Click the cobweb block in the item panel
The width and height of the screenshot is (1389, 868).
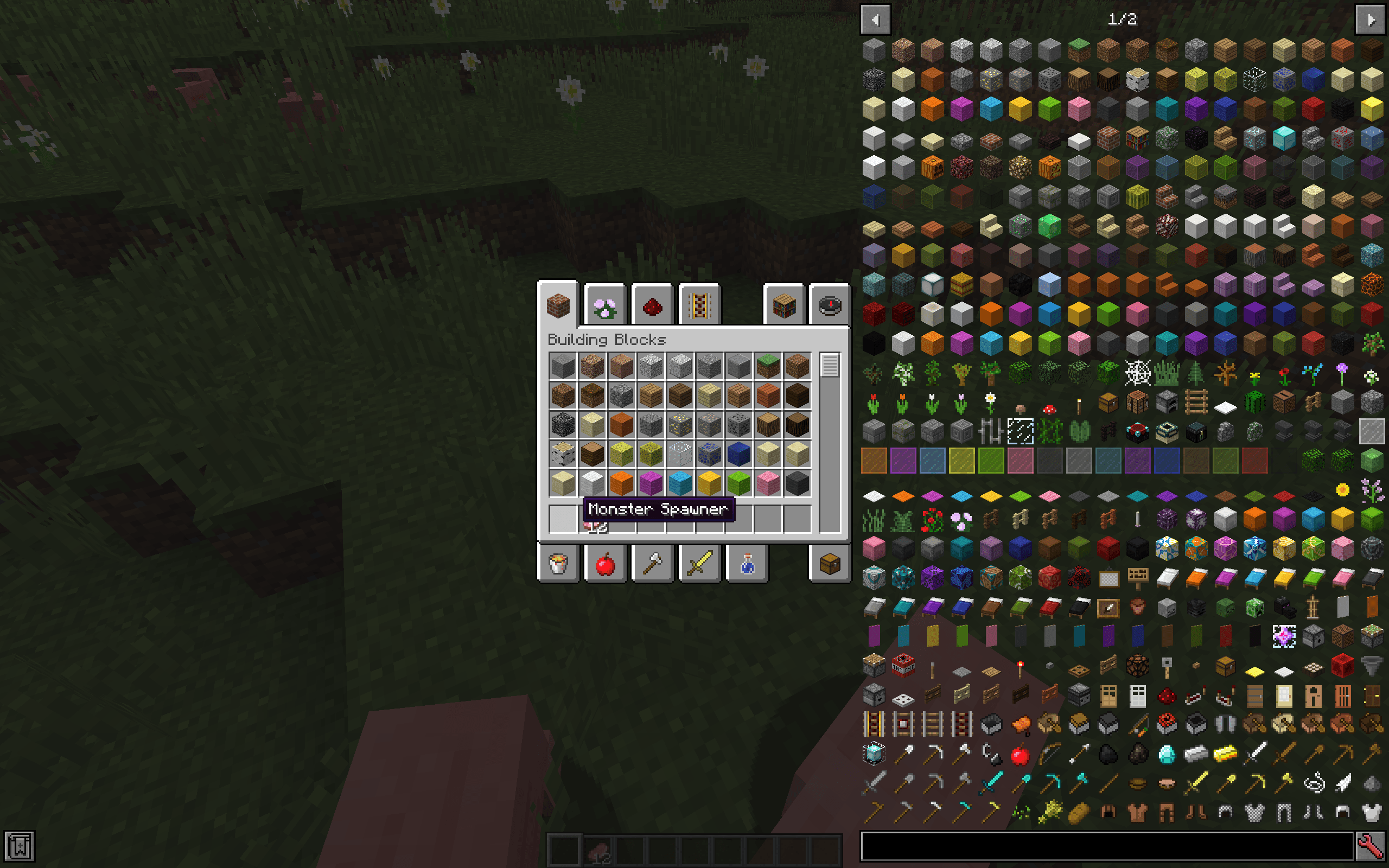(1137, 373)
